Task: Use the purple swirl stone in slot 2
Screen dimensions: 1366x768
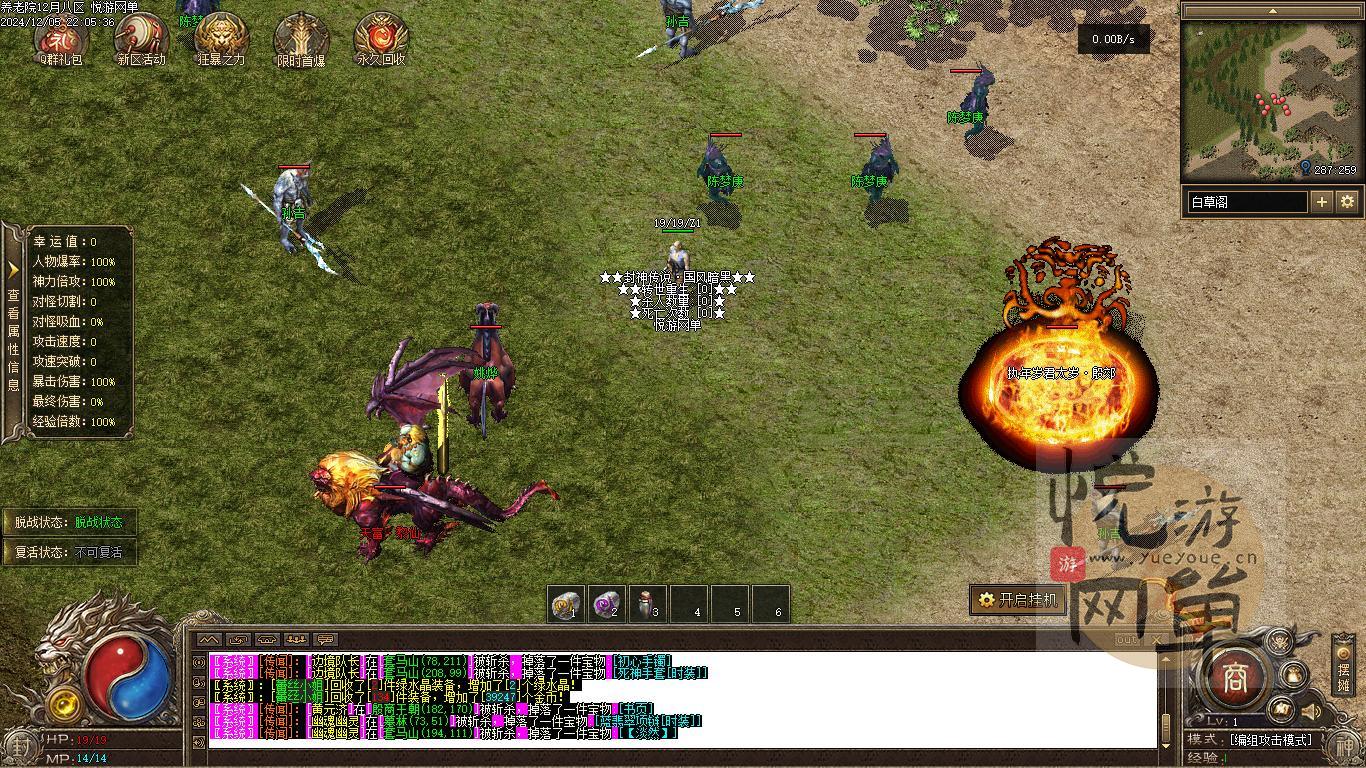Action: [x=607, y=604]
